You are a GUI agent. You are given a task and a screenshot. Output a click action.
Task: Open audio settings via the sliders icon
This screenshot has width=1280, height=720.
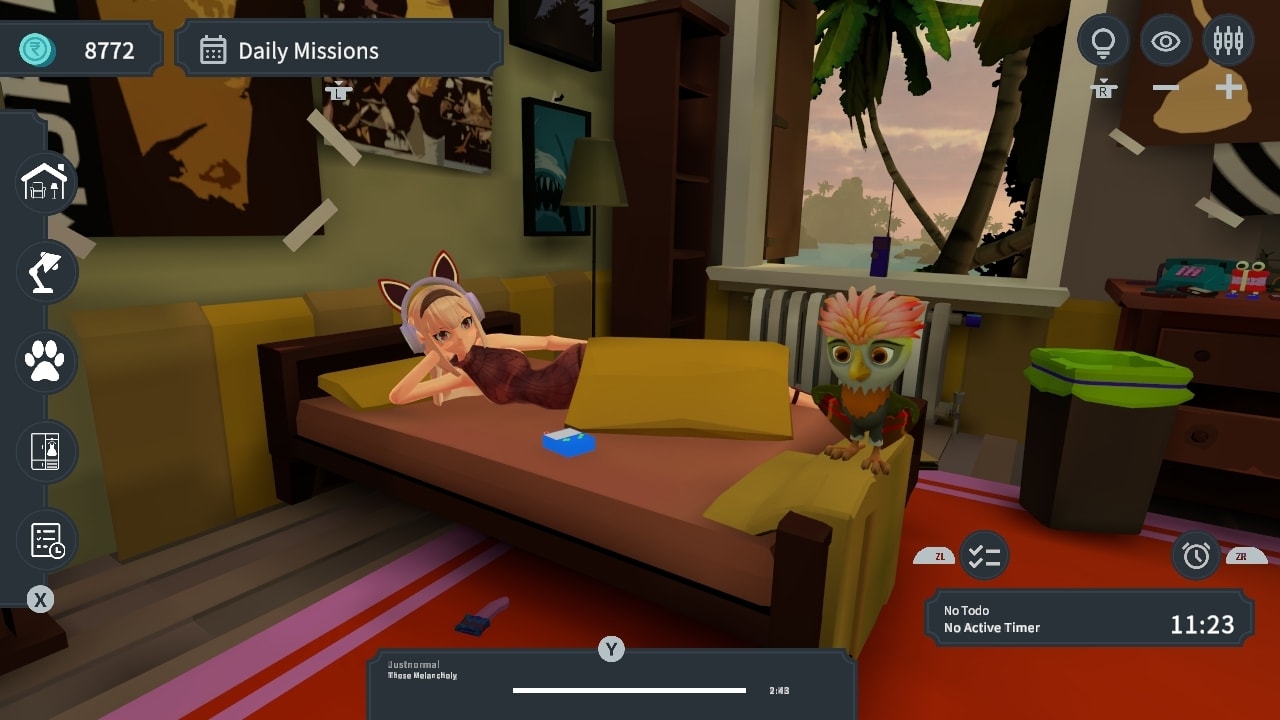click(1228, 41)
